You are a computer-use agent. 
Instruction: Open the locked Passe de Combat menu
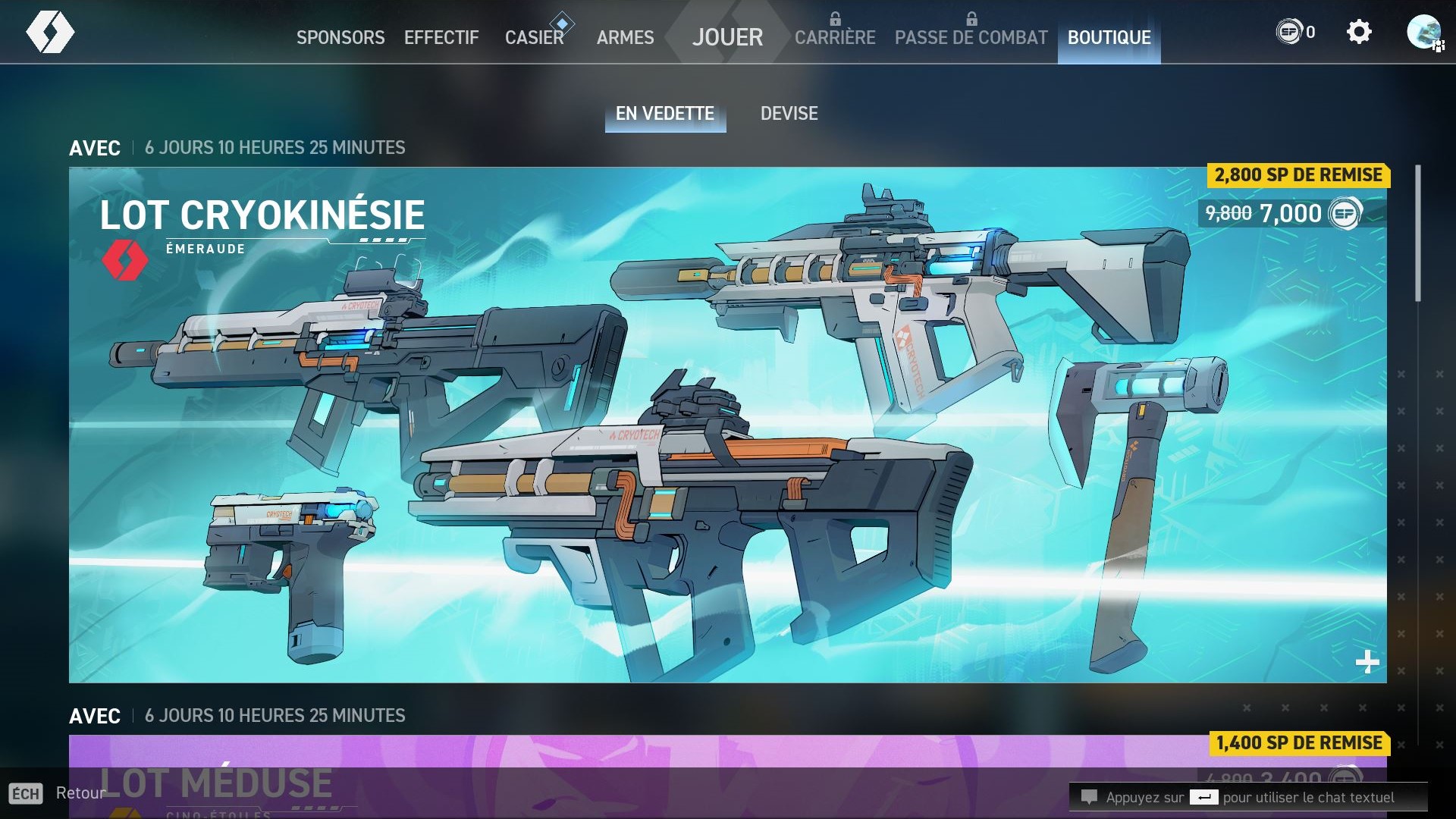pyautogui.click(x=971, y=37)
